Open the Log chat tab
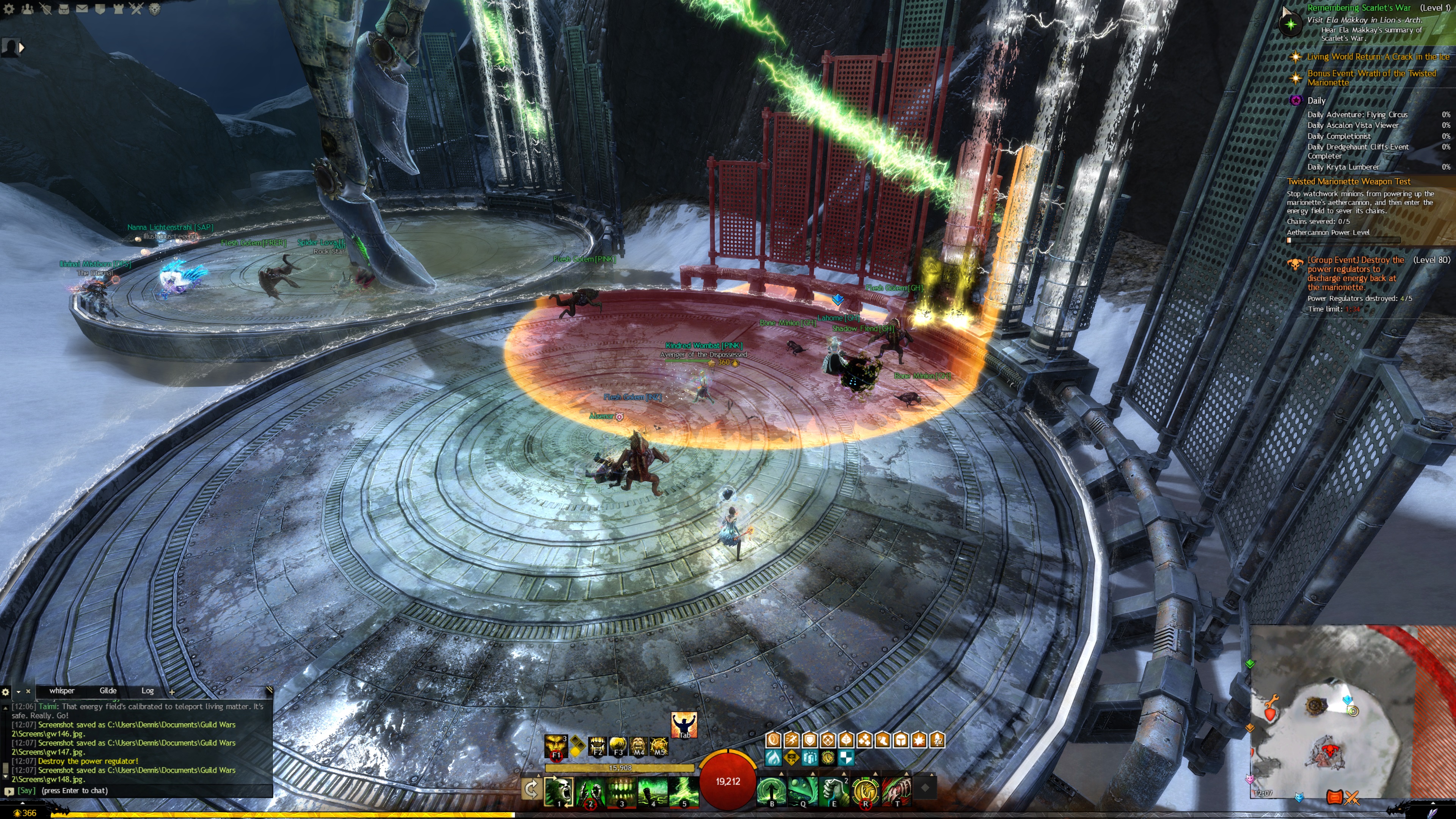The image size is (1456, 819). (x=147, y=691)
